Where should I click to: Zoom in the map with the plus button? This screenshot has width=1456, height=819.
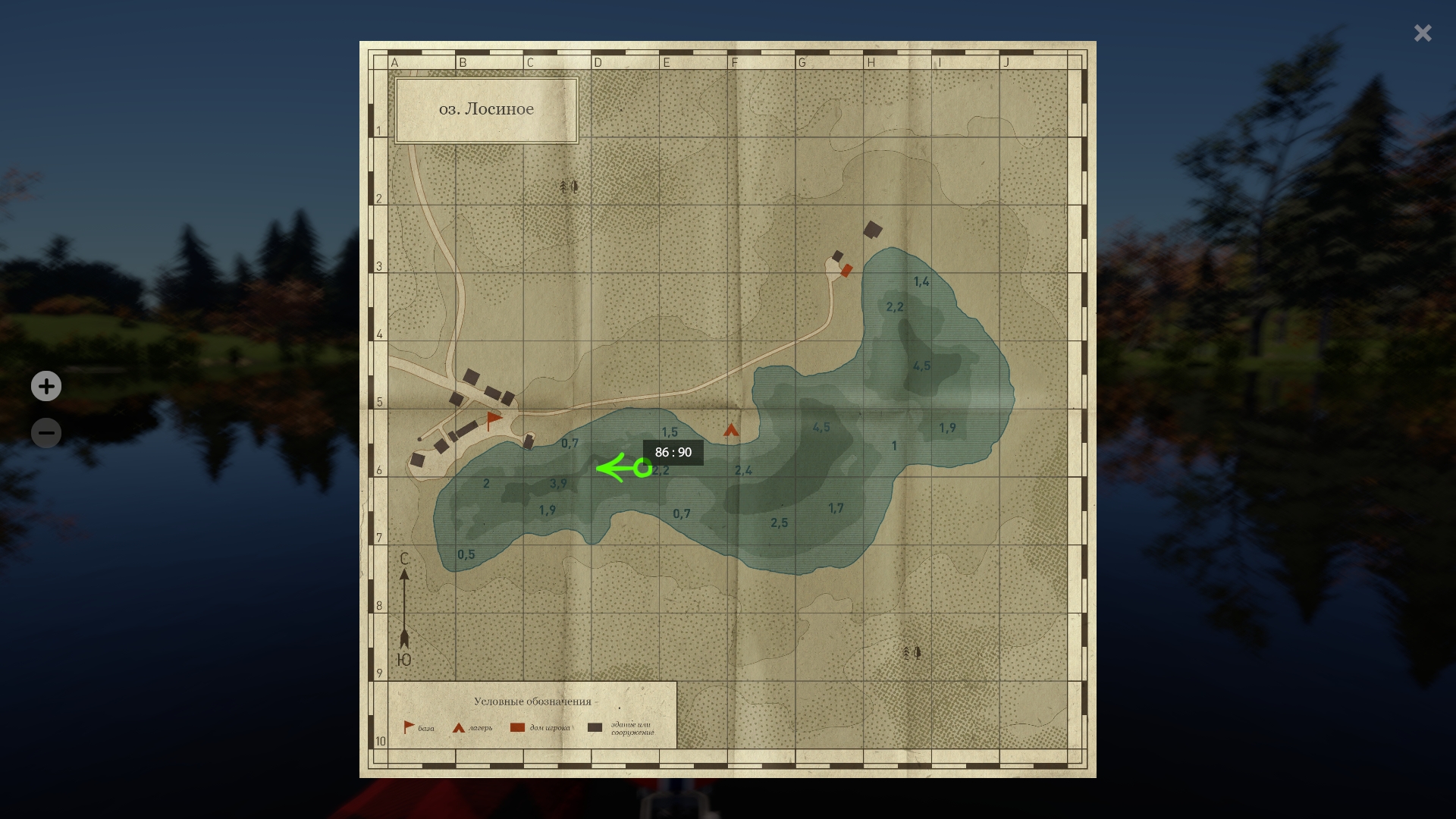click(46, 386)
